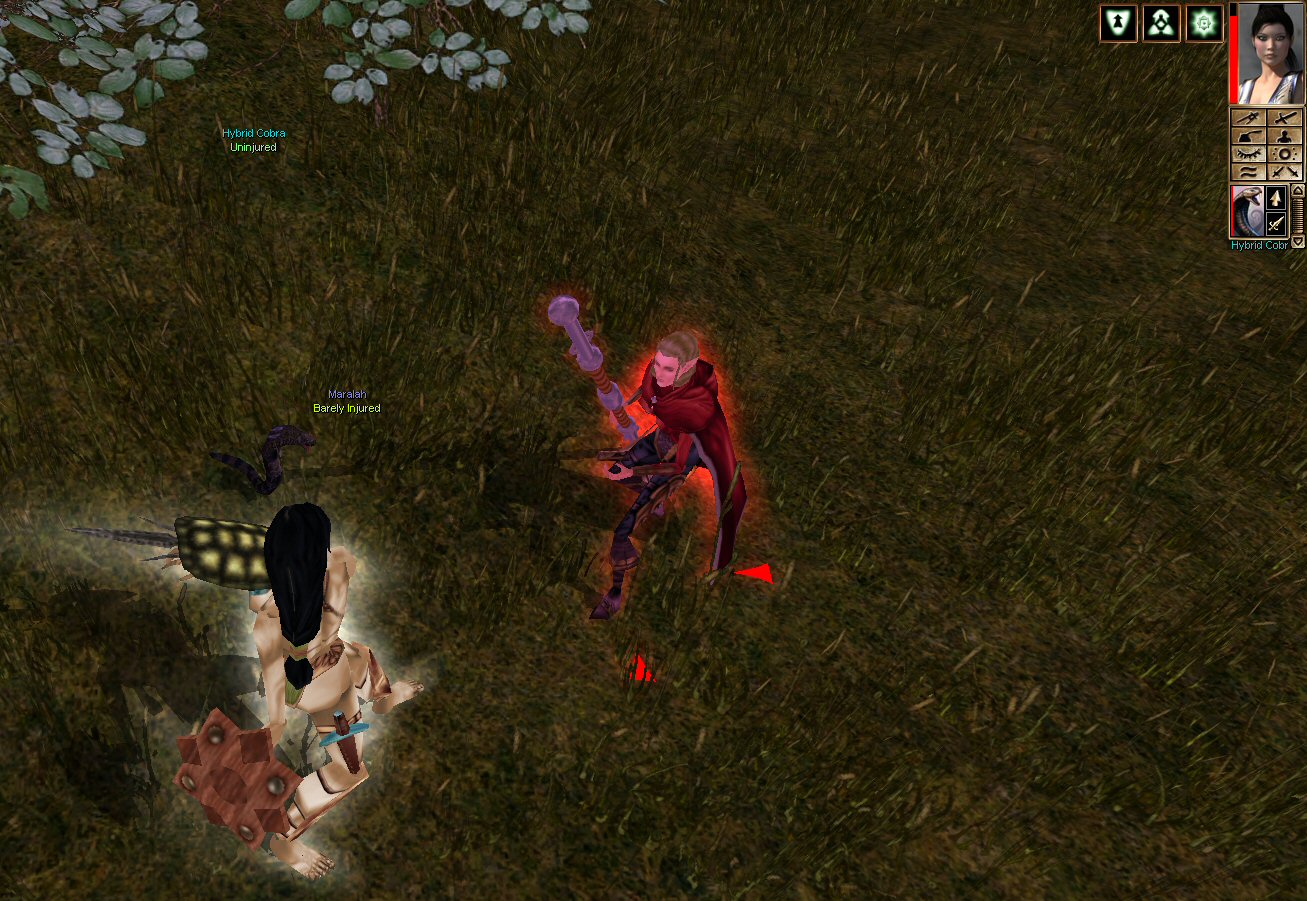
Task: Toggle the closed eye button
Action: point(1248,154)
